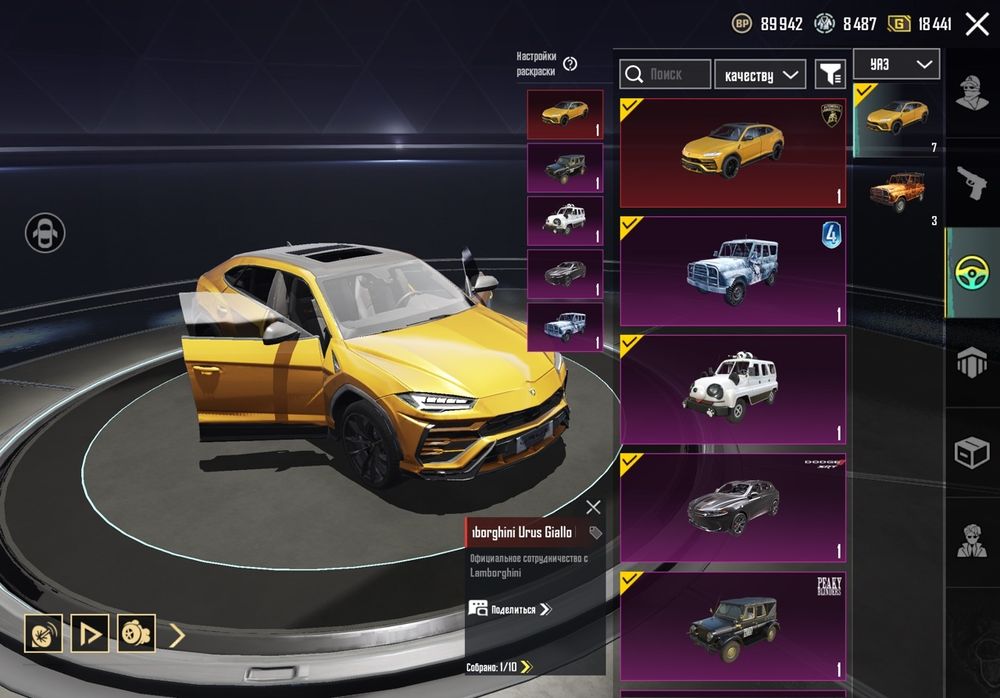Open the качеству sort dropdown
This screenshot has width=1000, height=698.
tap(760, 74)
